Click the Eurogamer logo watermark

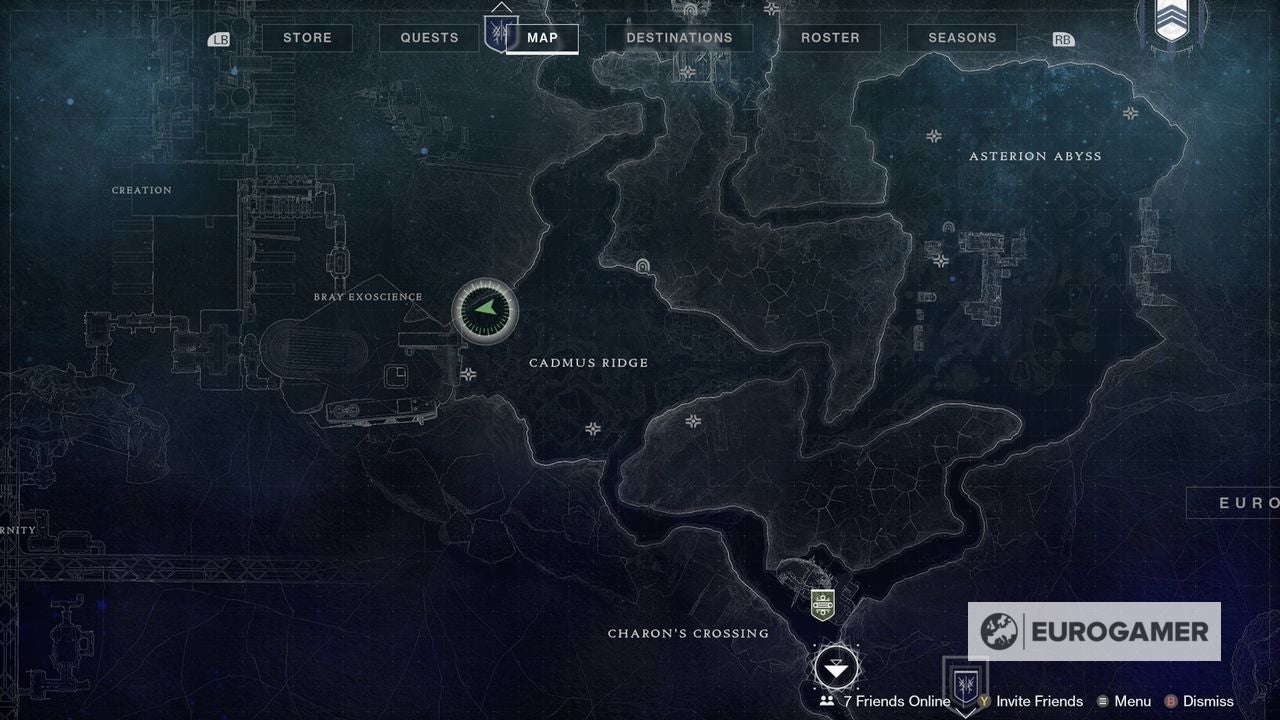1094,632
